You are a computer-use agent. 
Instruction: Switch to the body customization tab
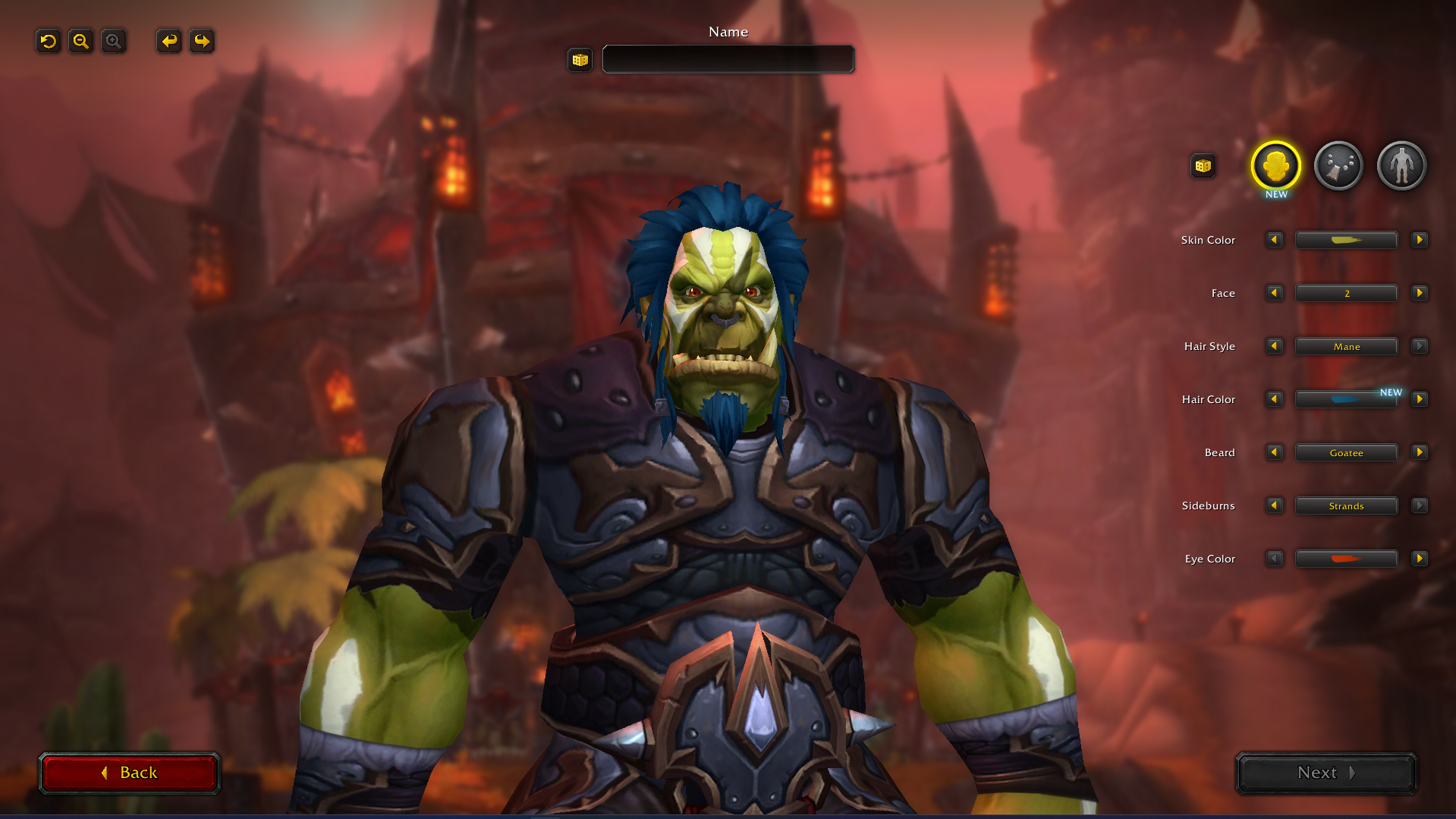click(x=1401, y=165)
